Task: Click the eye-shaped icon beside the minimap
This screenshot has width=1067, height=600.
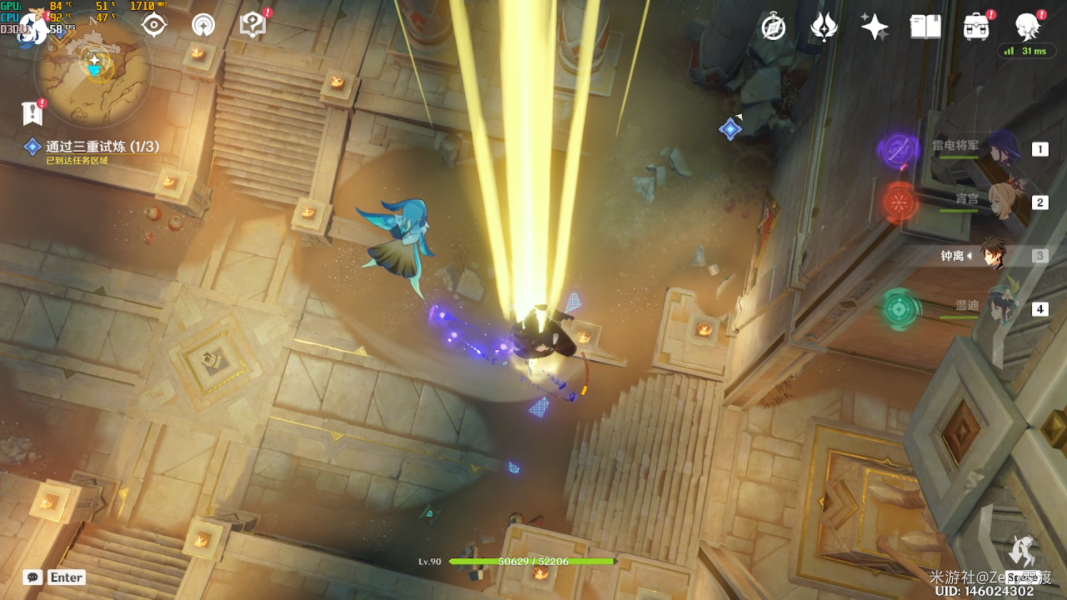Action: click(154, 25)
